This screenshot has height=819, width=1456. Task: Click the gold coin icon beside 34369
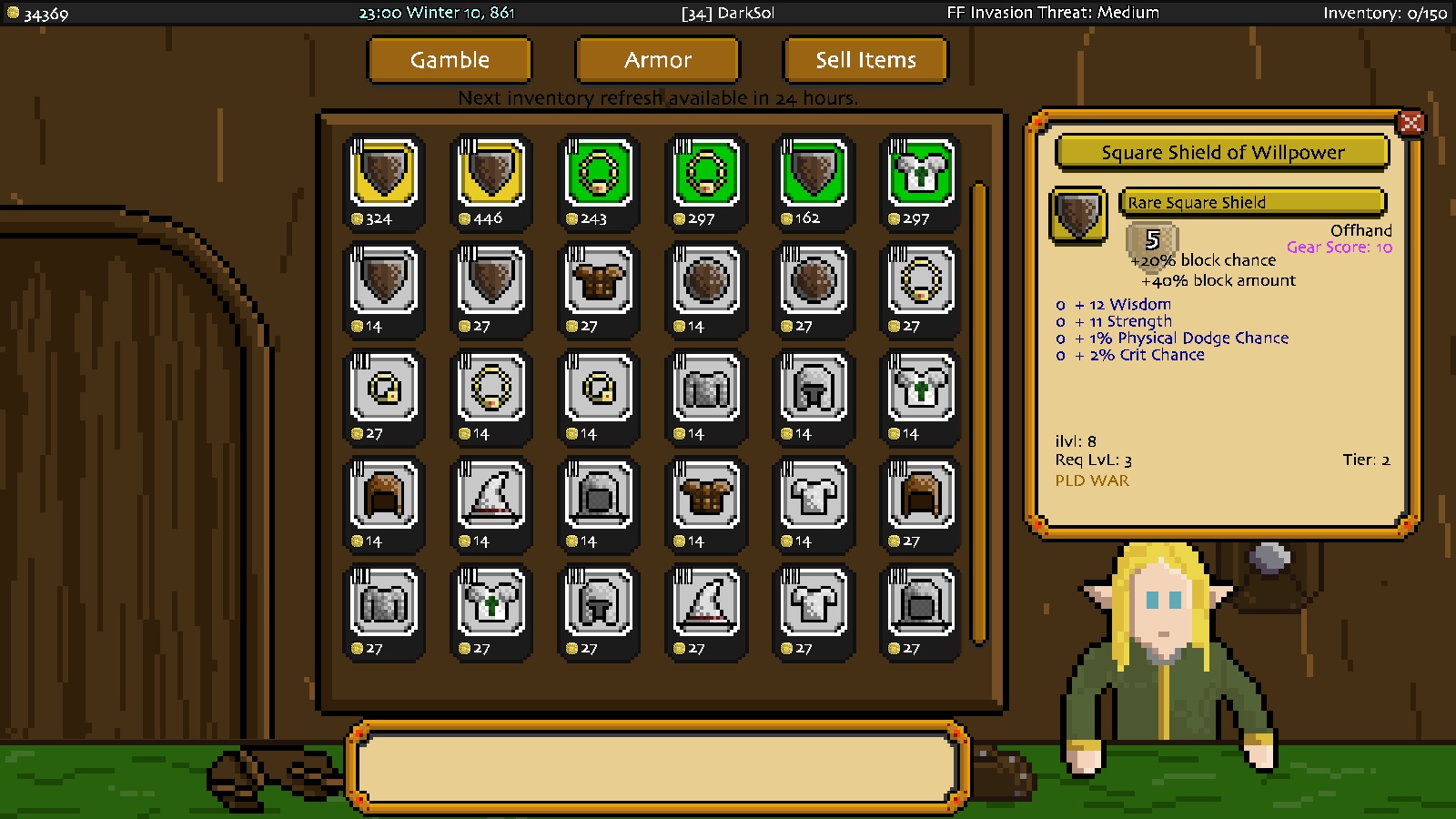[13, 14]
